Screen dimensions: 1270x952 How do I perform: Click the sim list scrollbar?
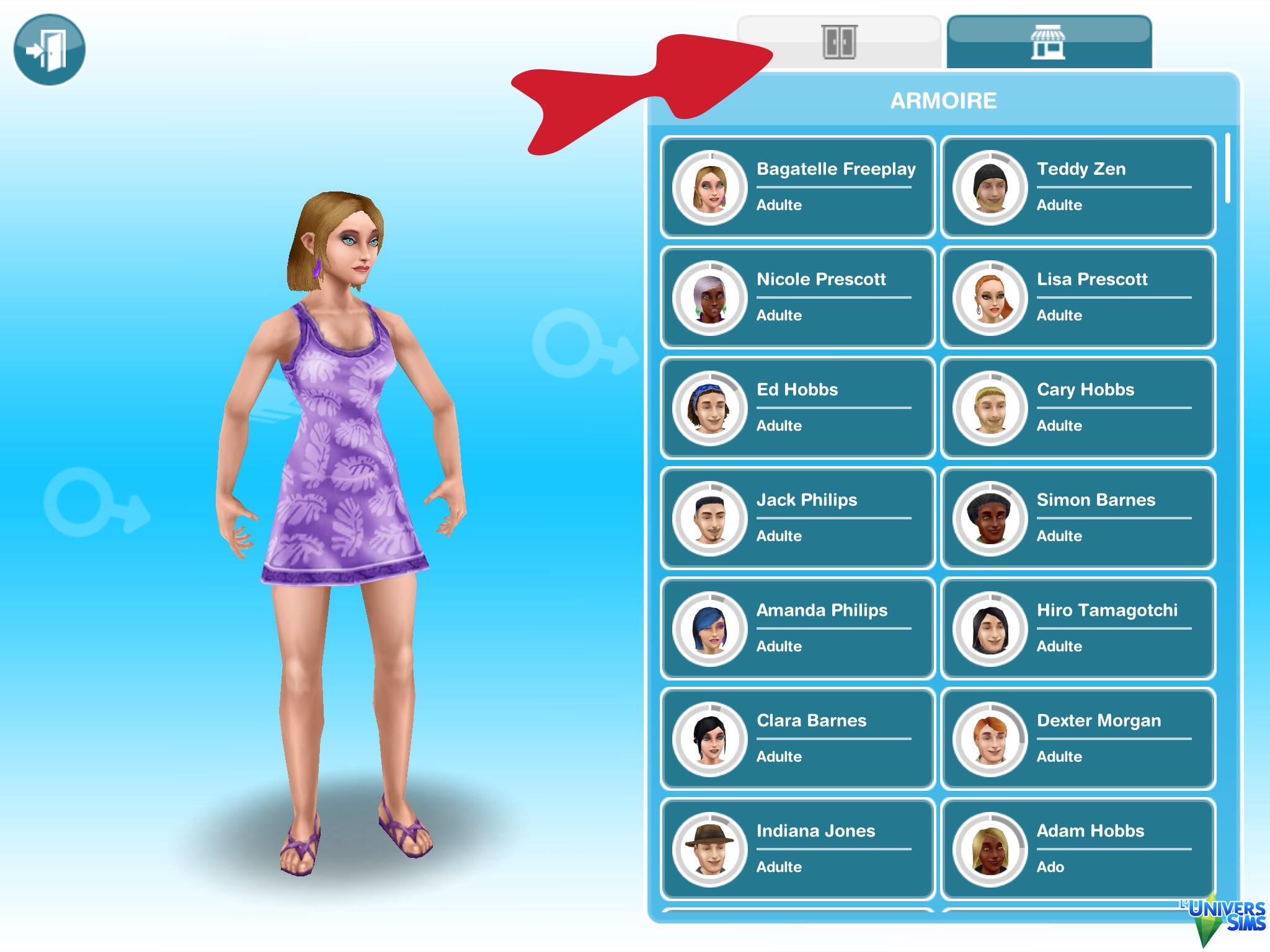coord(1228,169)
